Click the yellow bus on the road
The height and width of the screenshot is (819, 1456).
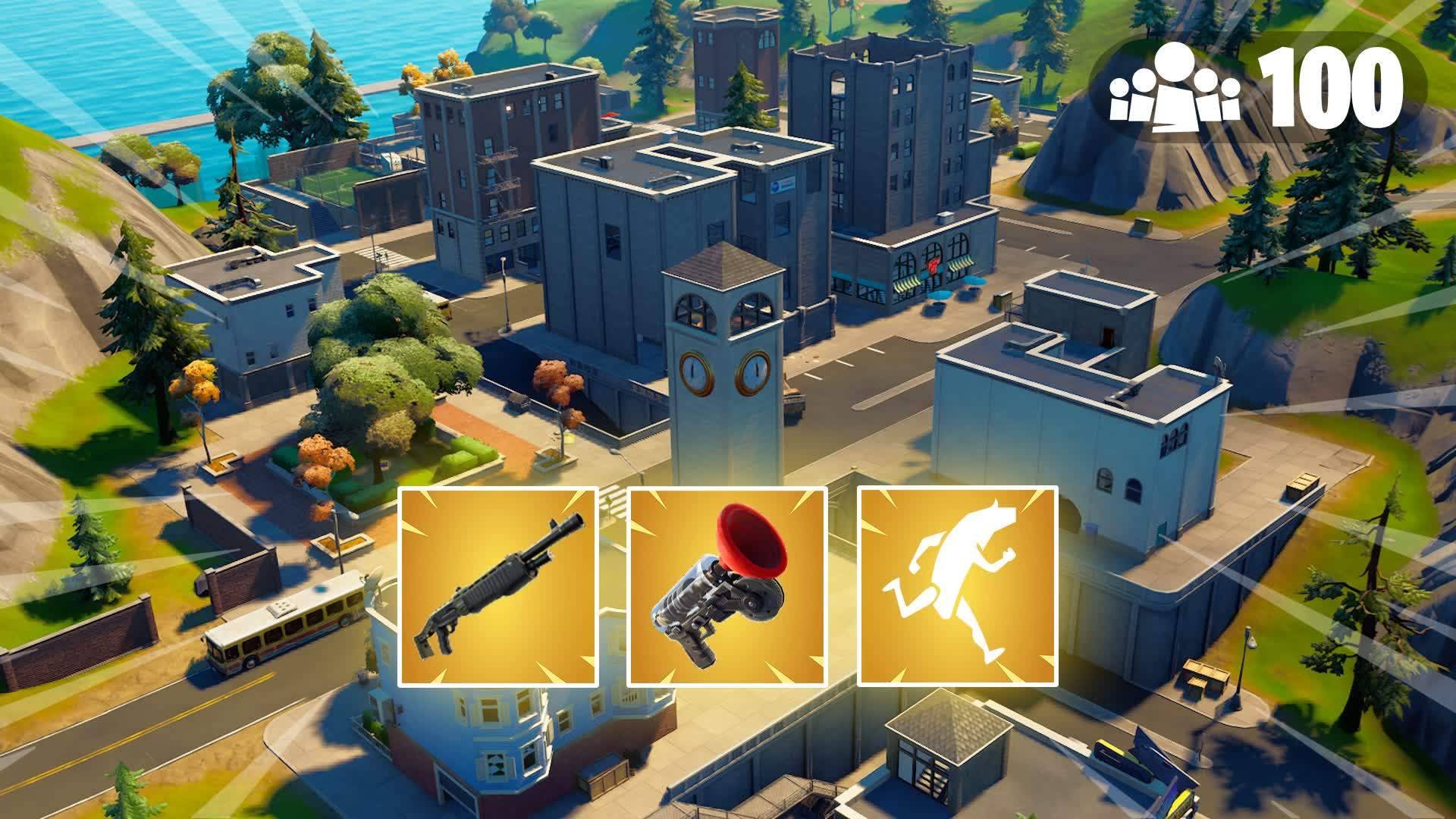point(281,622)
